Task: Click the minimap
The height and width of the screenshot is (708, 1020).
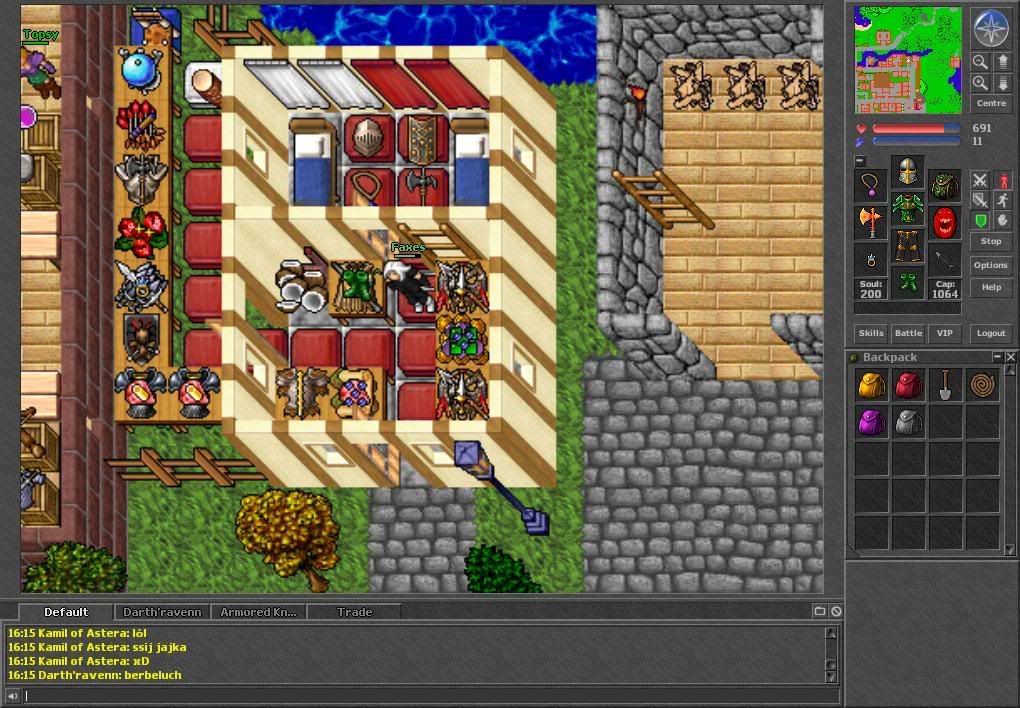Action: (x=908, y=60)
